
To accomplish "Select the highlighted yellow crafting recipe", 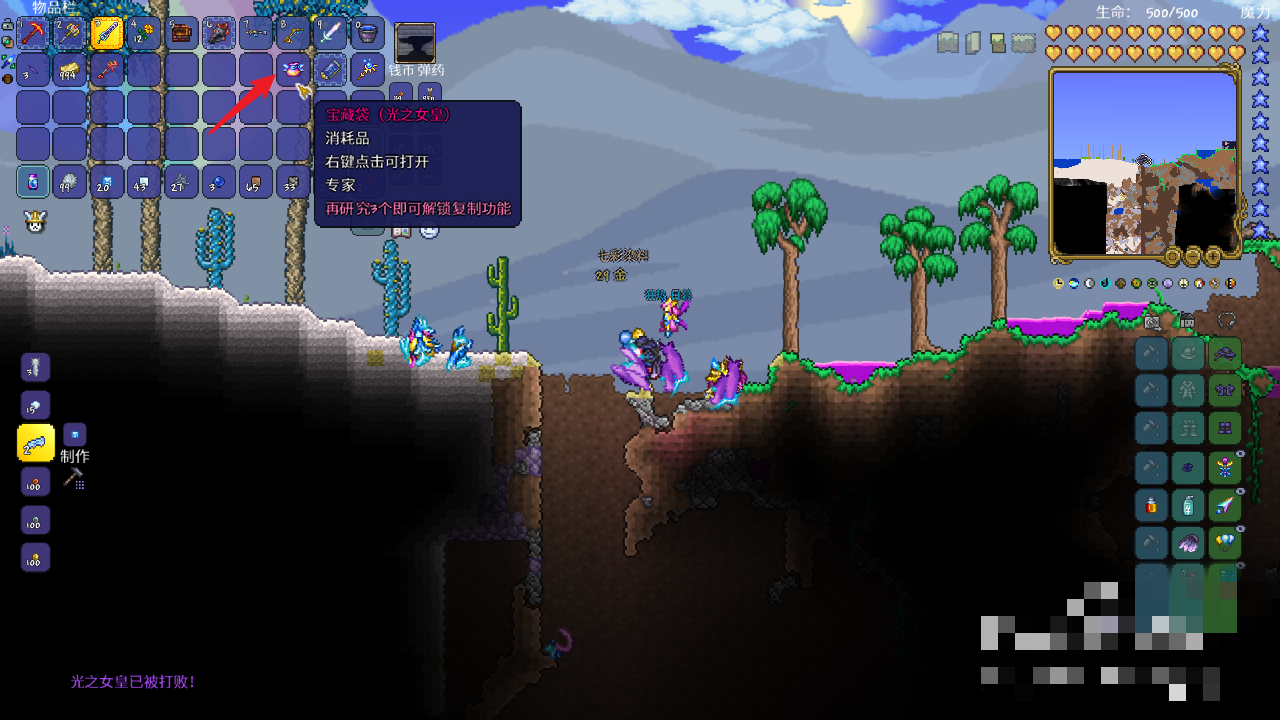I will click(x=36, y=443).
